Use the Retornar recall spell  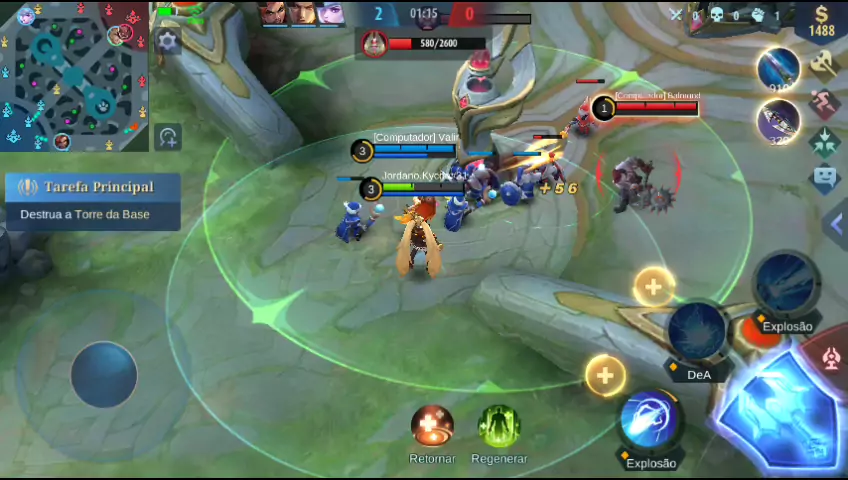(x=432, y=427)
